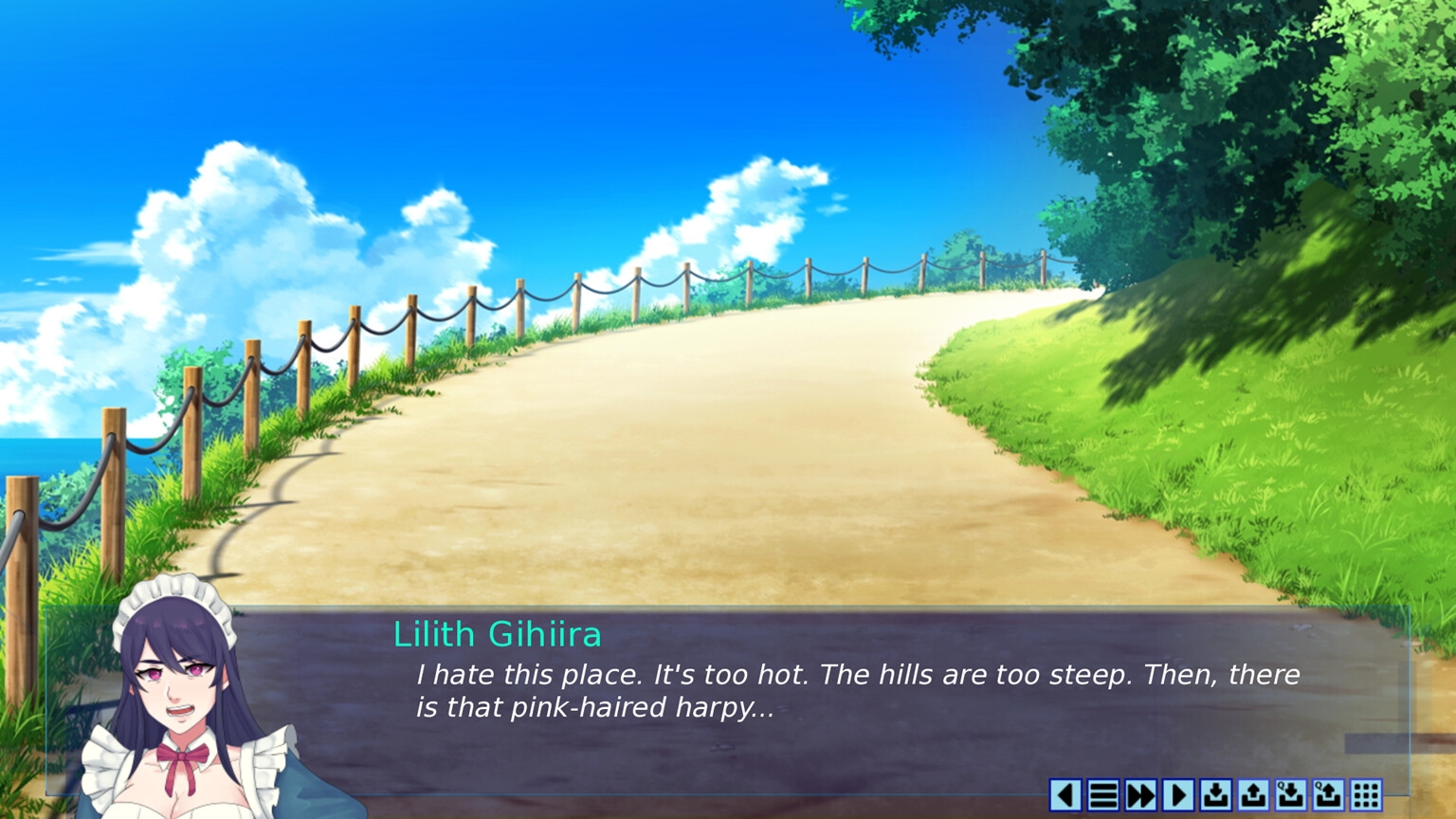Open the load game menu icon

(1253, 794)
